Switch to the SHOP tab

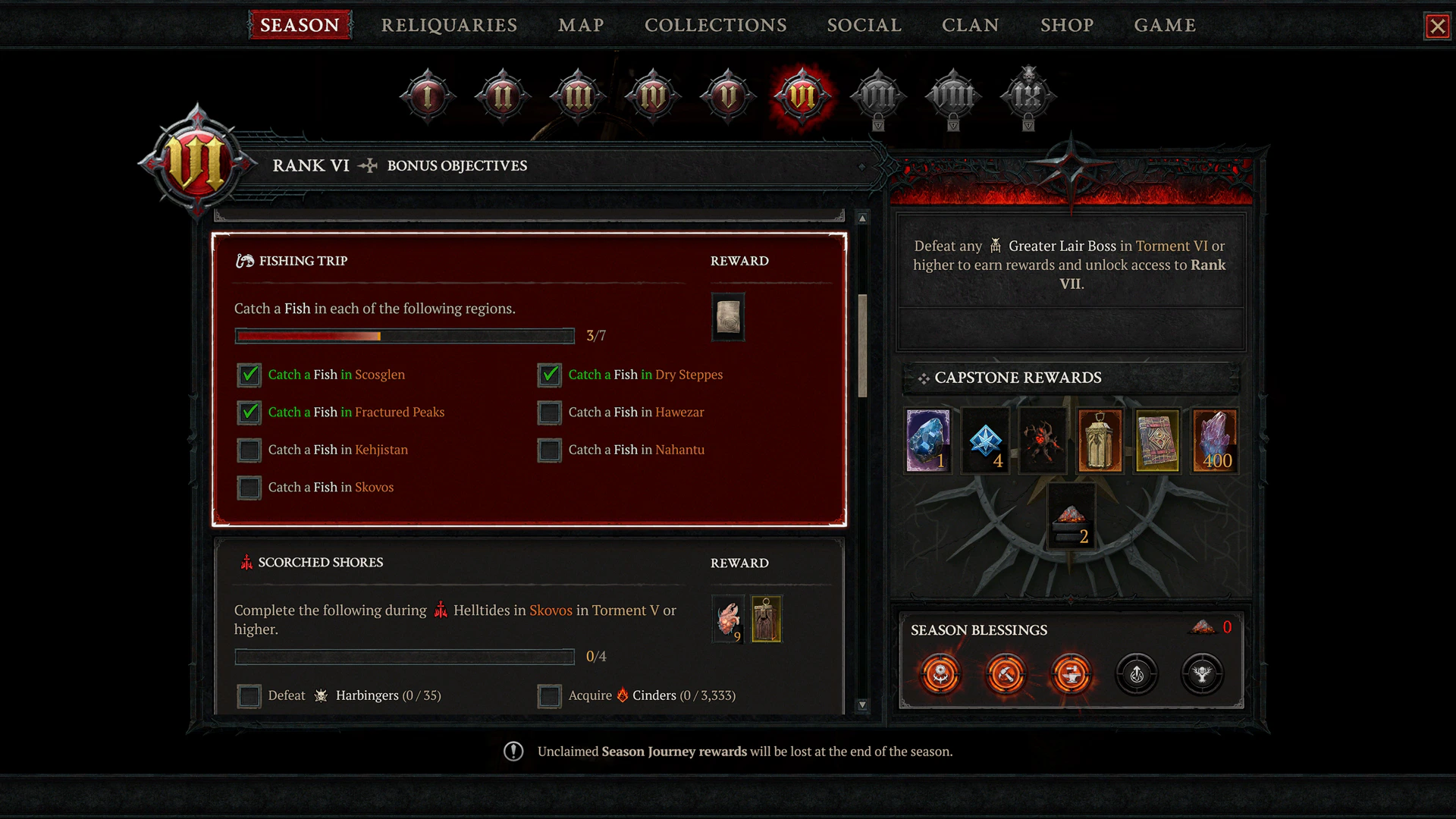tap(1067, 25)
